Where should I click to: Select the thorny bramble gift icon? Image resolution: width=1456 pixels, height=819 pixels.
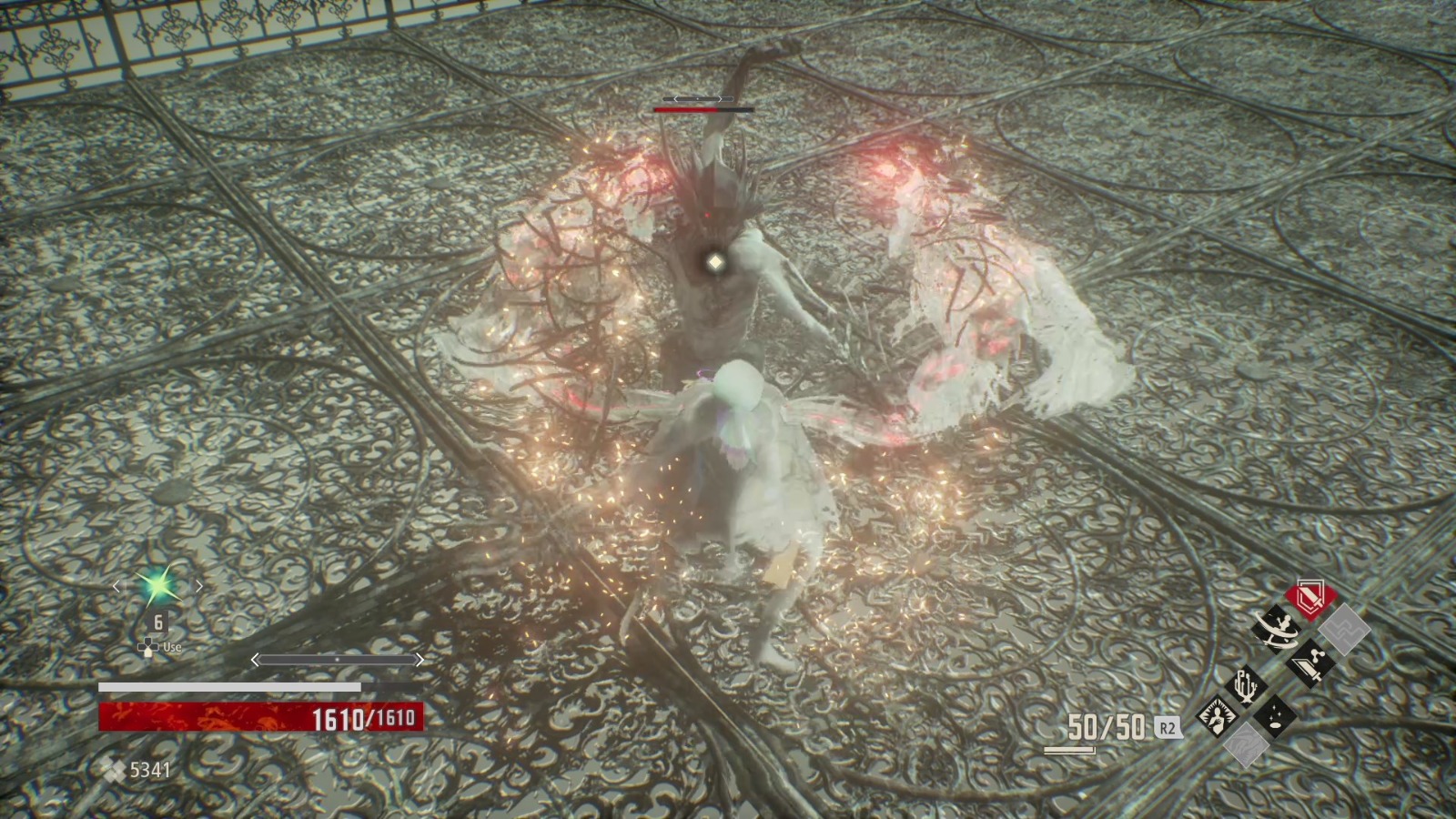tap(1248, 685)
